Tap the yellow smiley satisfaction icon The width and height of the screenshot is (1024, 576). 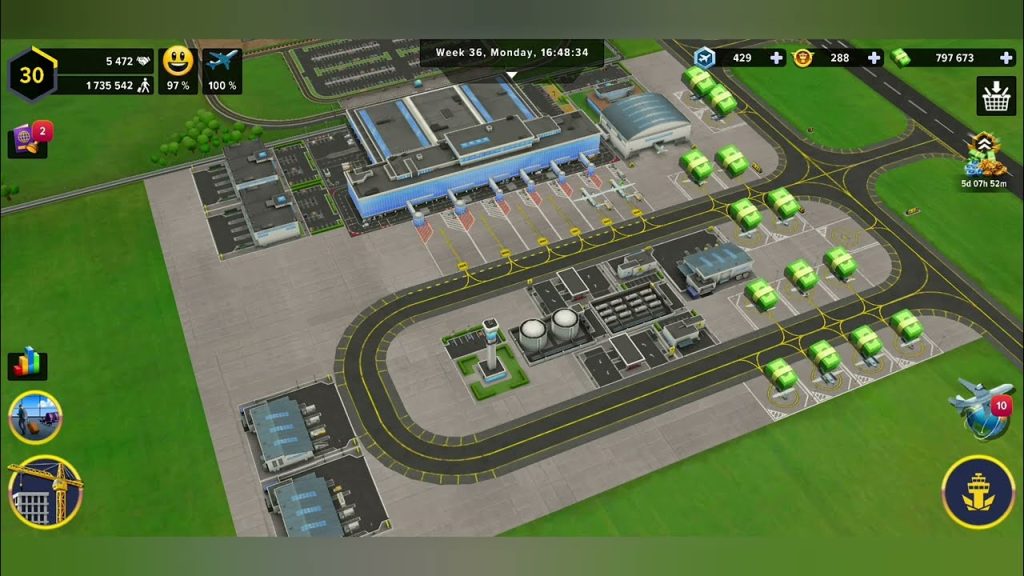(x=178, y=63)
